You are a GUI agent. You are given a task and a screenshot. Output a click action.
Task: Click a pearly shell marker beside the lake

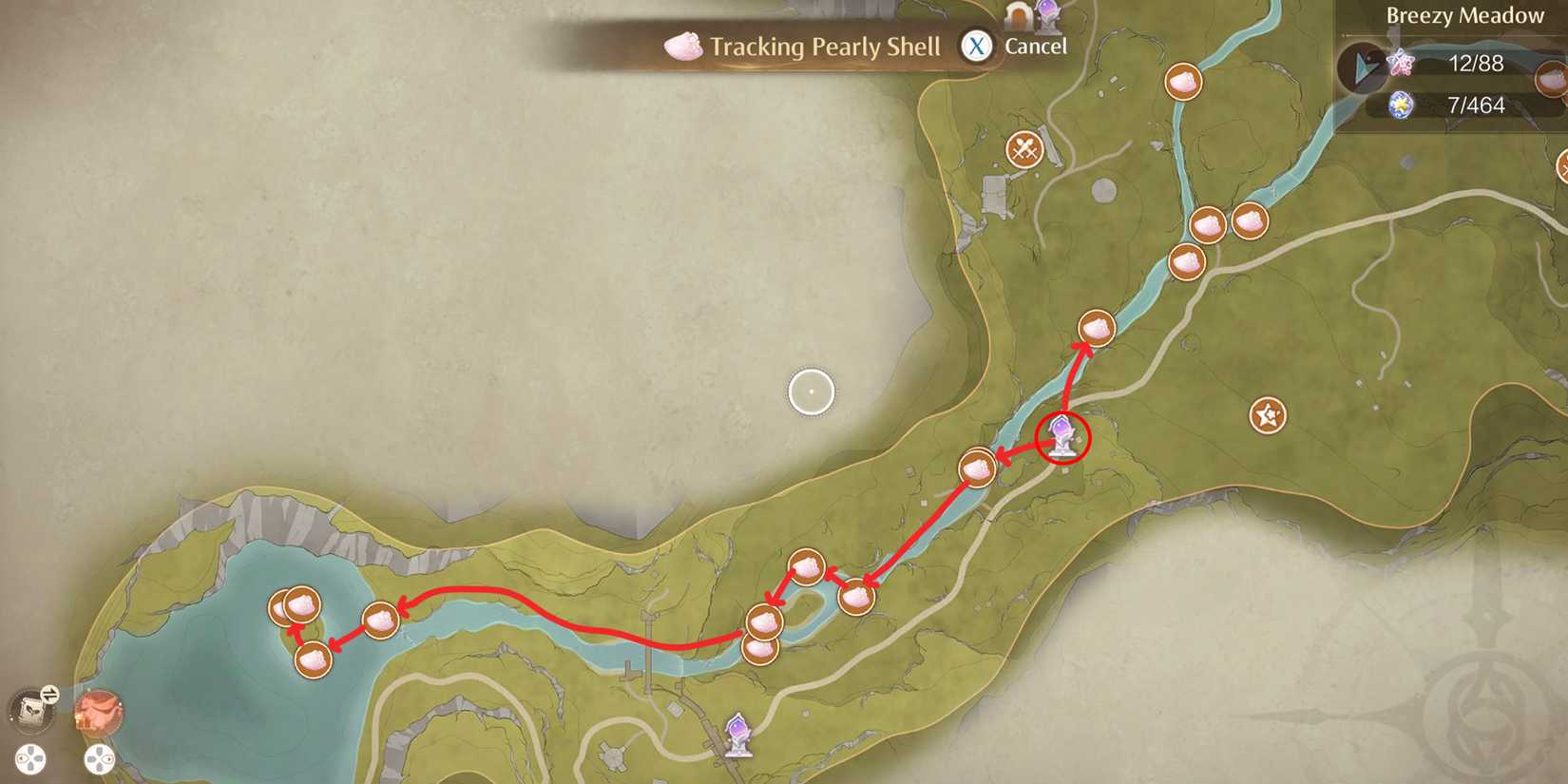point(300,603)
